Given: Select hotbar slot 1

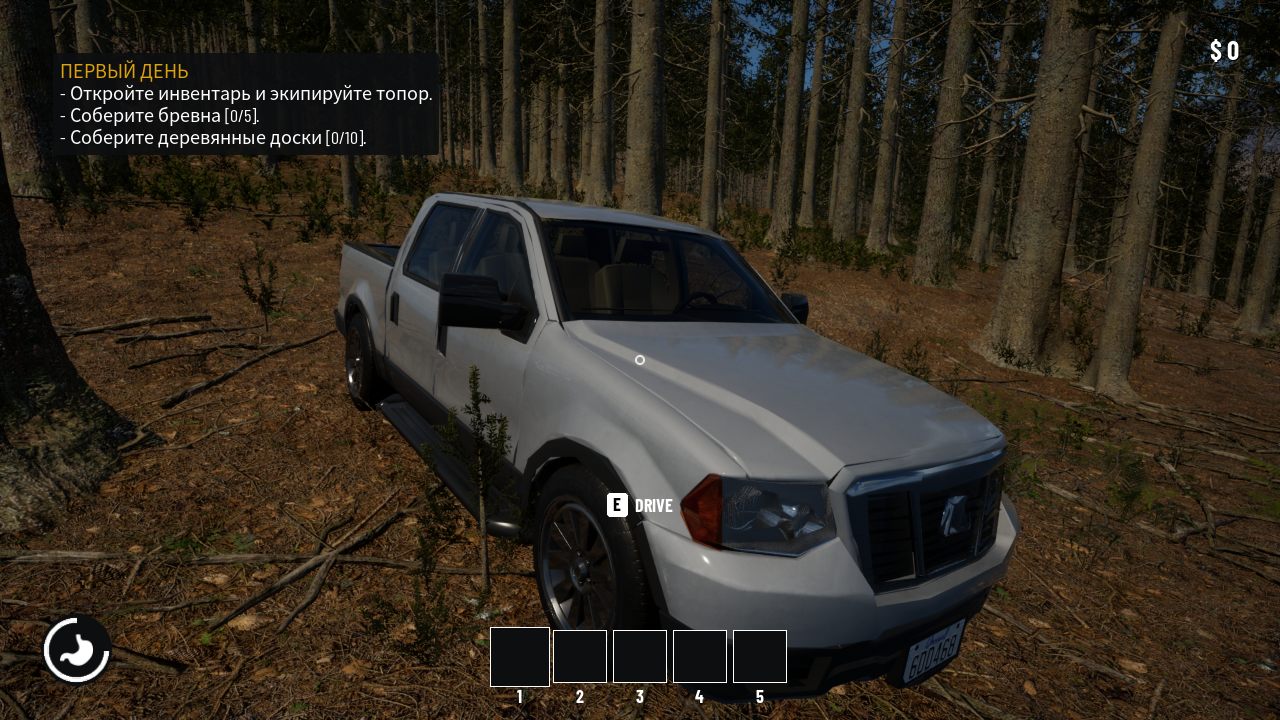Looking at the screenshot, I should tap(519, 656).
